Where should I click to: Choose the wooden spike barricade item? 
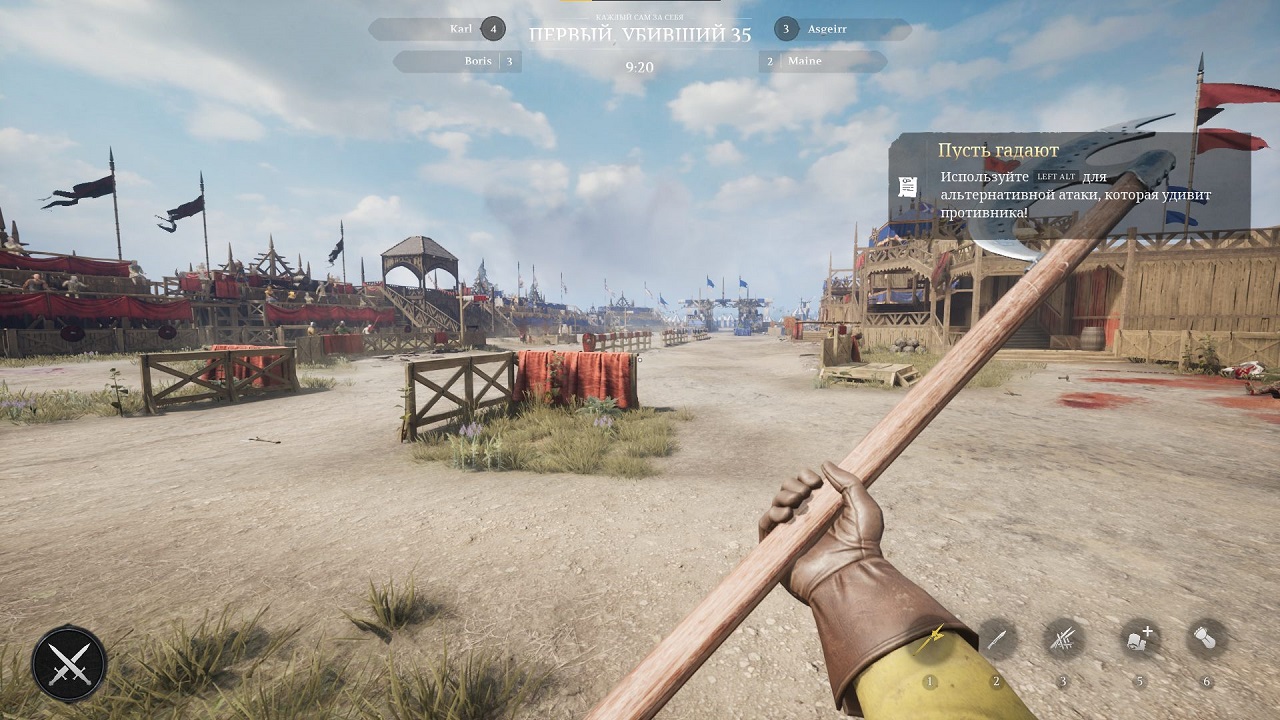[x=1063, y=639]
